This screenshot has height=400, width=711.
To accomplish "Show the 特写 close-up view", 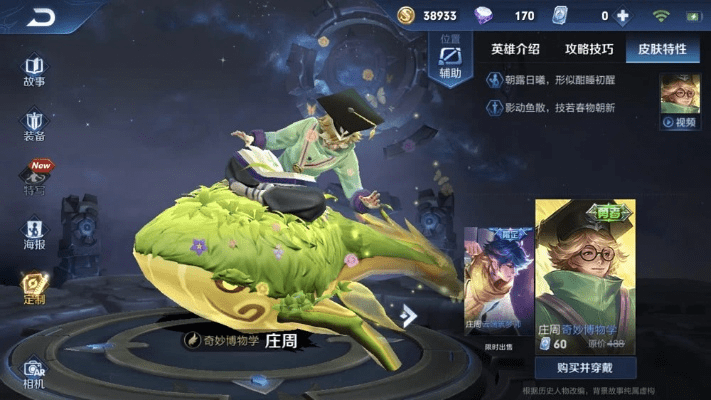I will 35,180.
